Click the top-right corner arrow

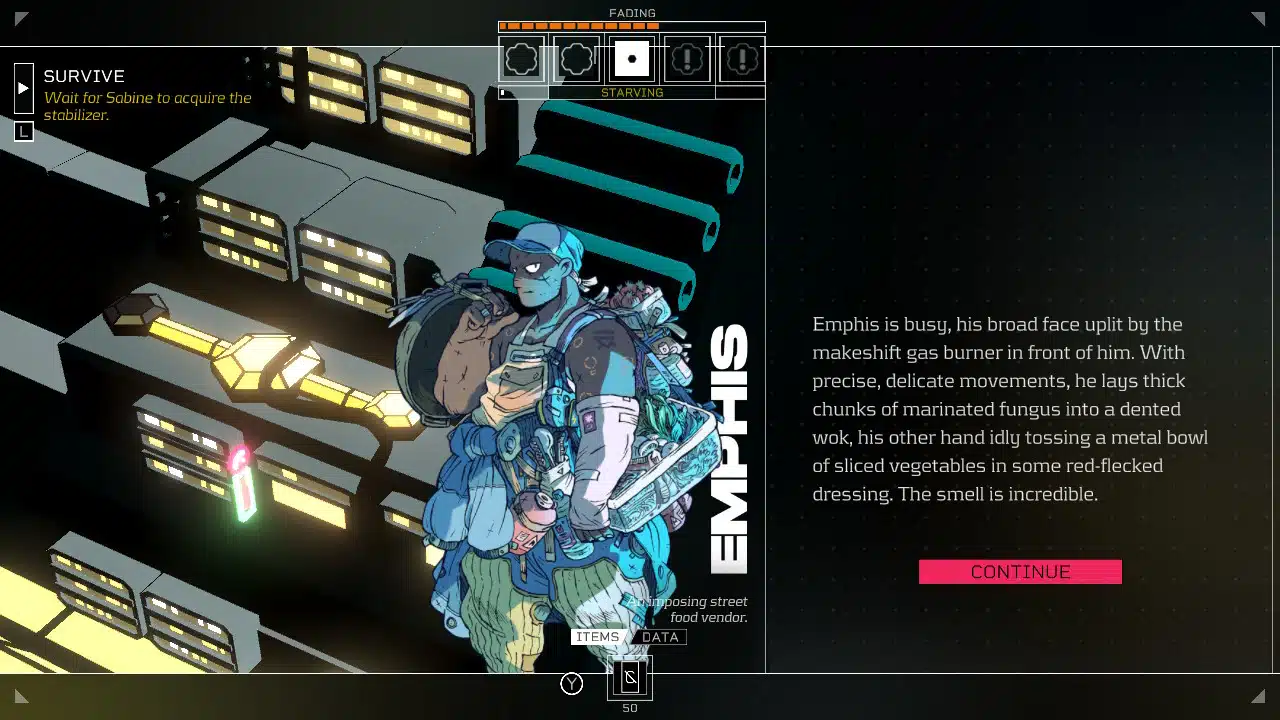tap(1259, 18)
